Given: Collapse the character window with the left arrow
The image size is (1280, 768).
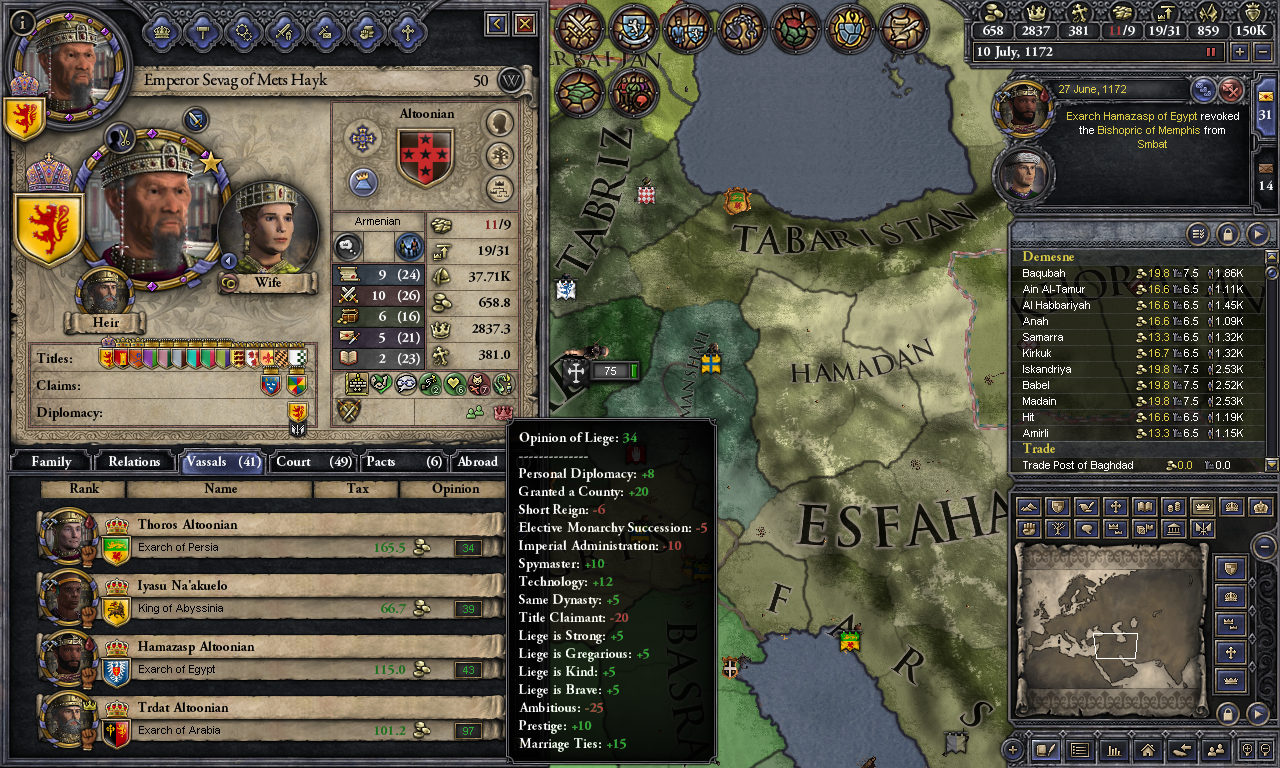Looking at the screenshot, I should tap(495, 24).
